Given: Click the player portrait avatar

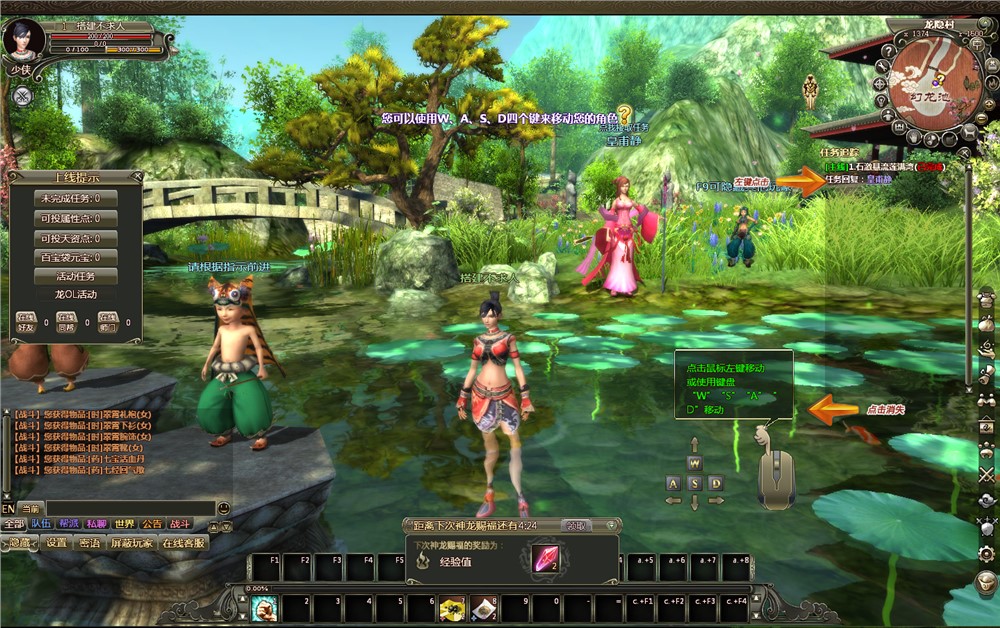Looking at the screenshot, I should click(22, 39).
